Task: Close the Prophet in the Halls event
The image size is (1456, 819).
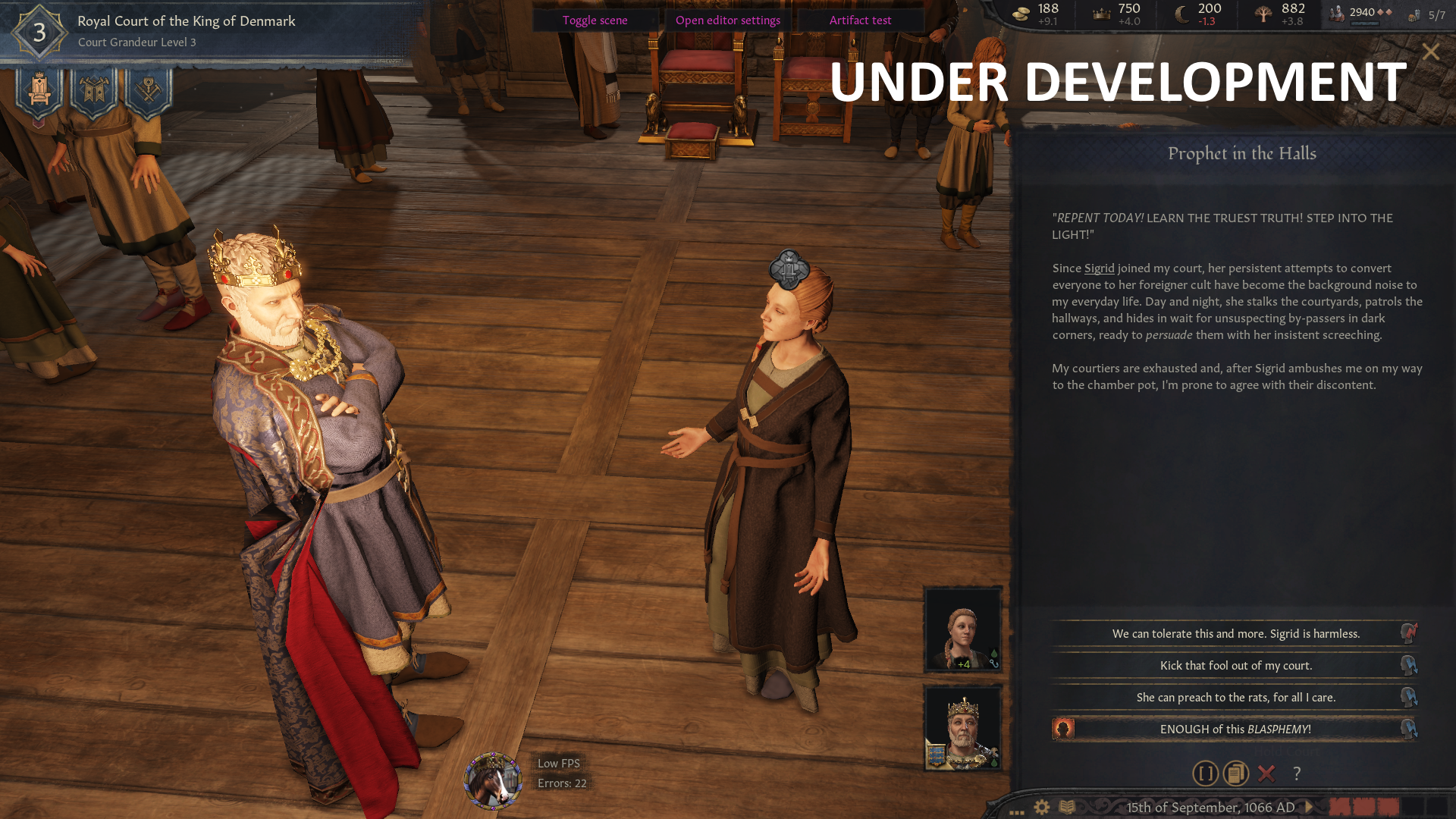Action: (x=1430, y=52)
